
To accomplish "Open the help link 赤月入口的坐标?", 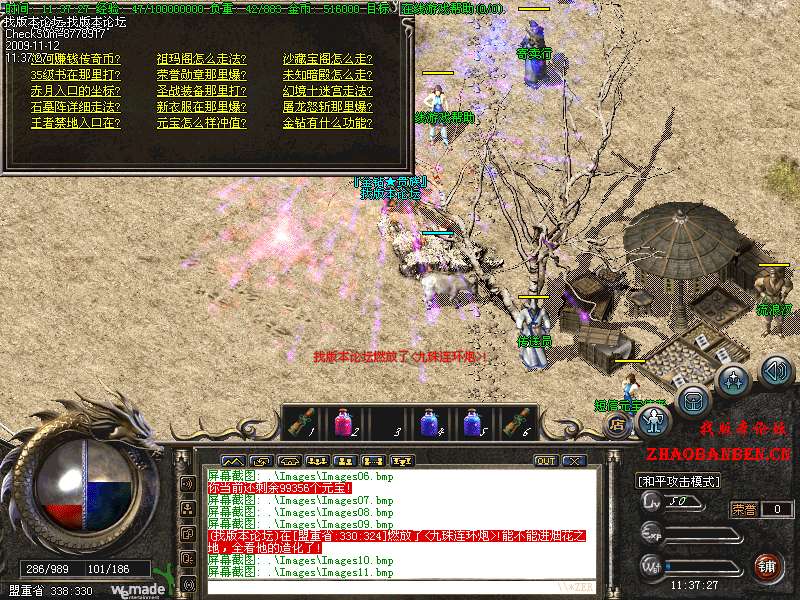I will [75, 91].
